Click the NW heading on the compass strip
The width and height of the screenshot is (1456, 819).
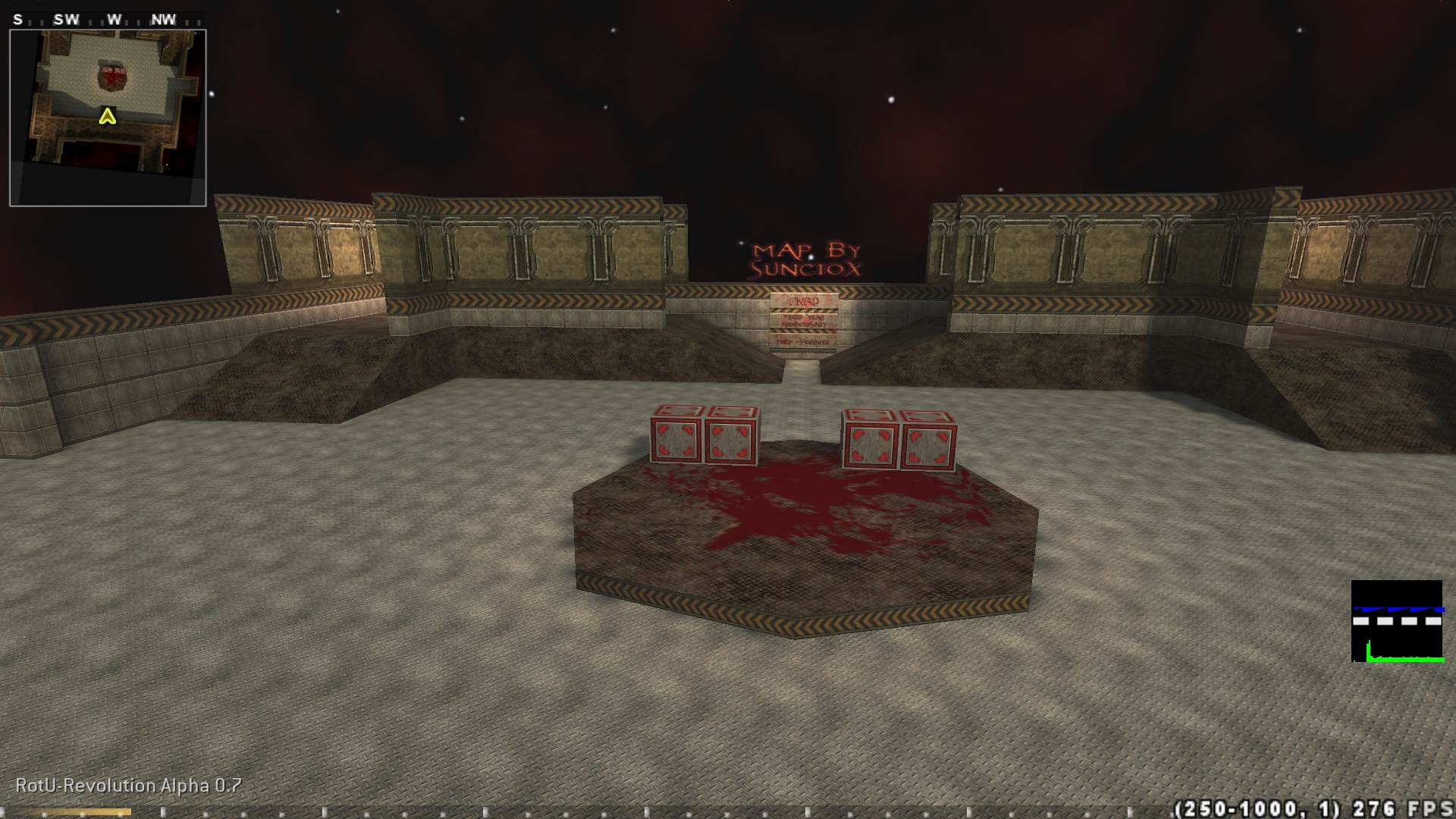coord(162,20)
